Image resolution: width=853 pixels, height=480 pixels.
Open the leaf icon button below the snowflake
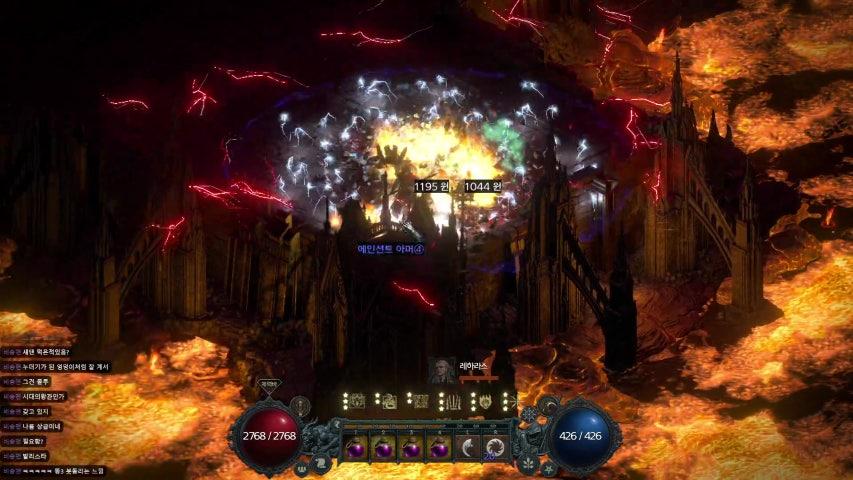pyautogui.click(x=526, y=464)
